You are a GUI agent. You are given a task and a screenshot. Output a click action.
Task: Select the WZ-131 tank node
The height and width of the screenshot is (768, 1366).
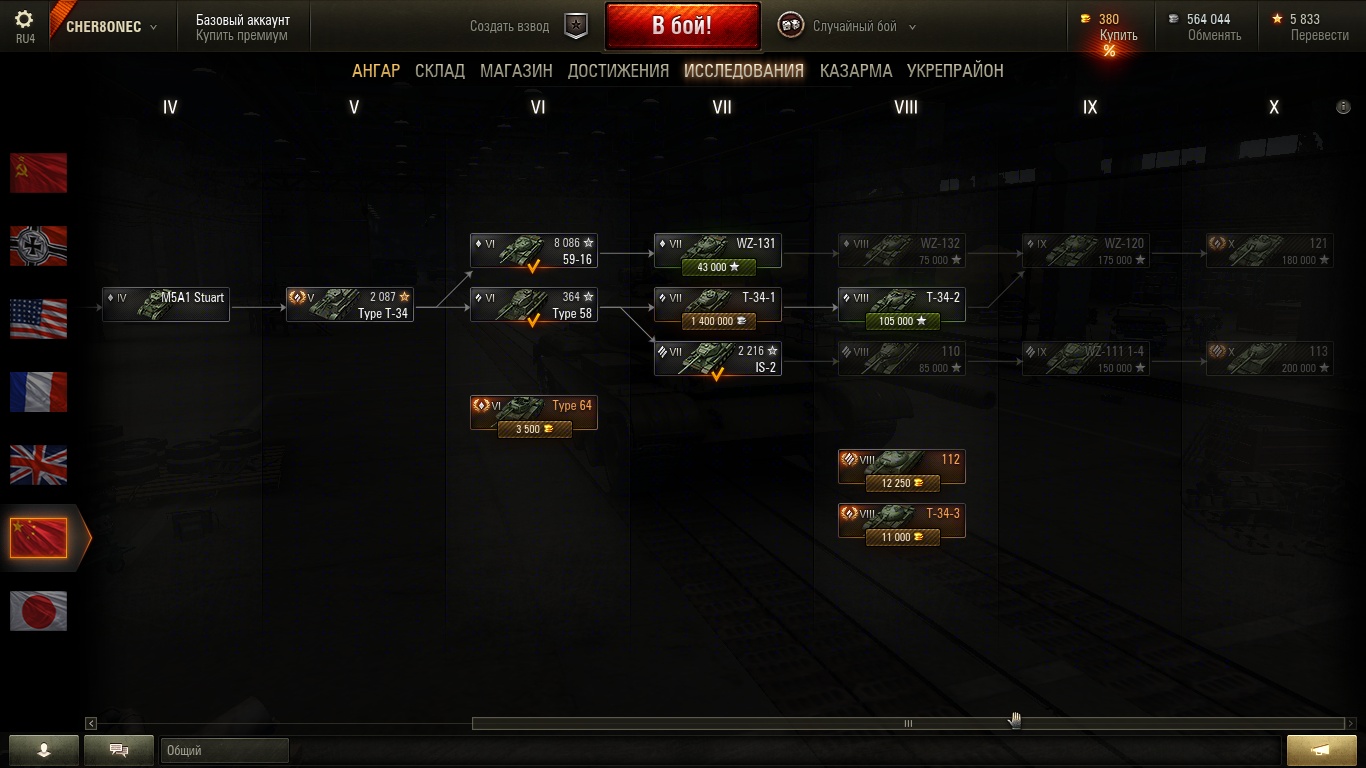[718, 251]
